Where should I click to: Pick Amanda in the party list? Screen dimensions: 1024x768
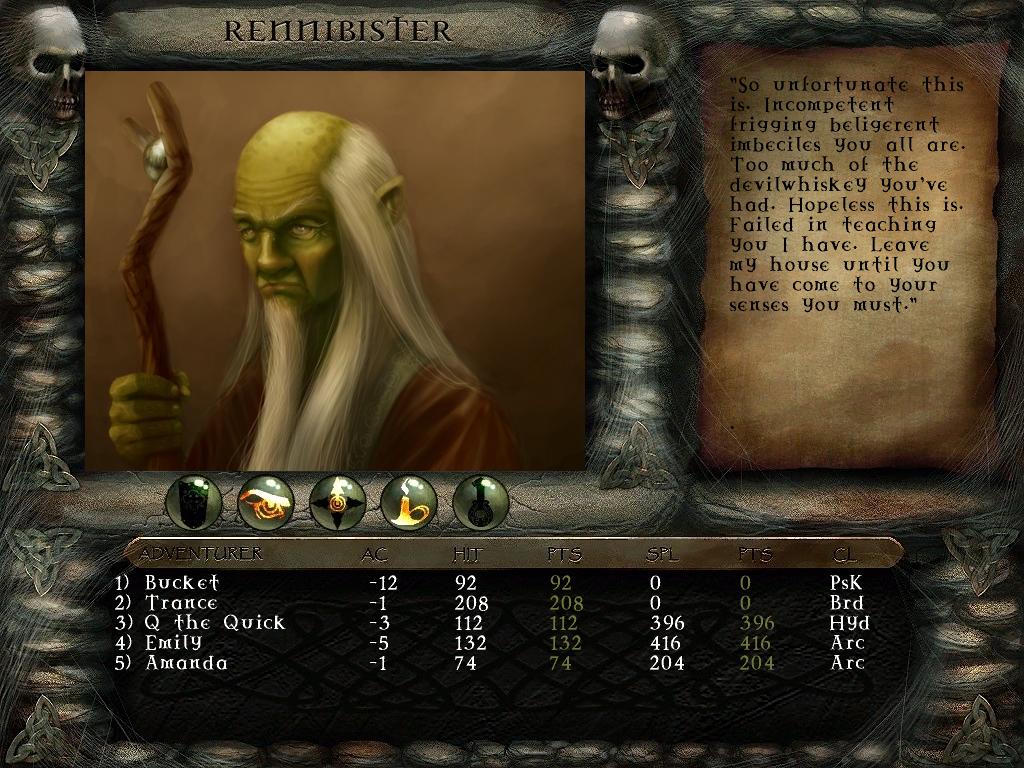click(x=186, y=662)
